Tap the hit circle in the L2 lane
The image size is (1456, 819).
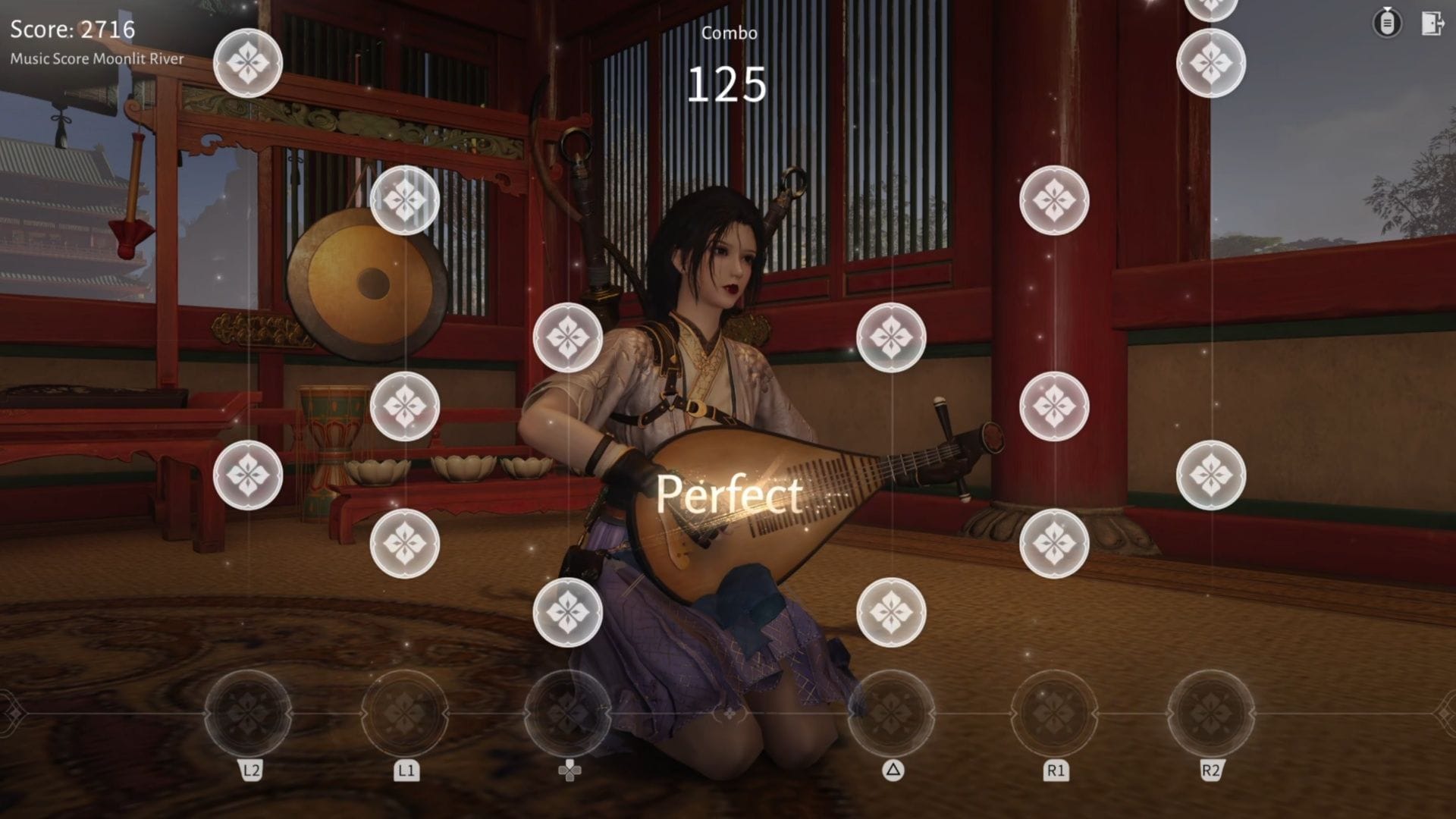point(248,713)
